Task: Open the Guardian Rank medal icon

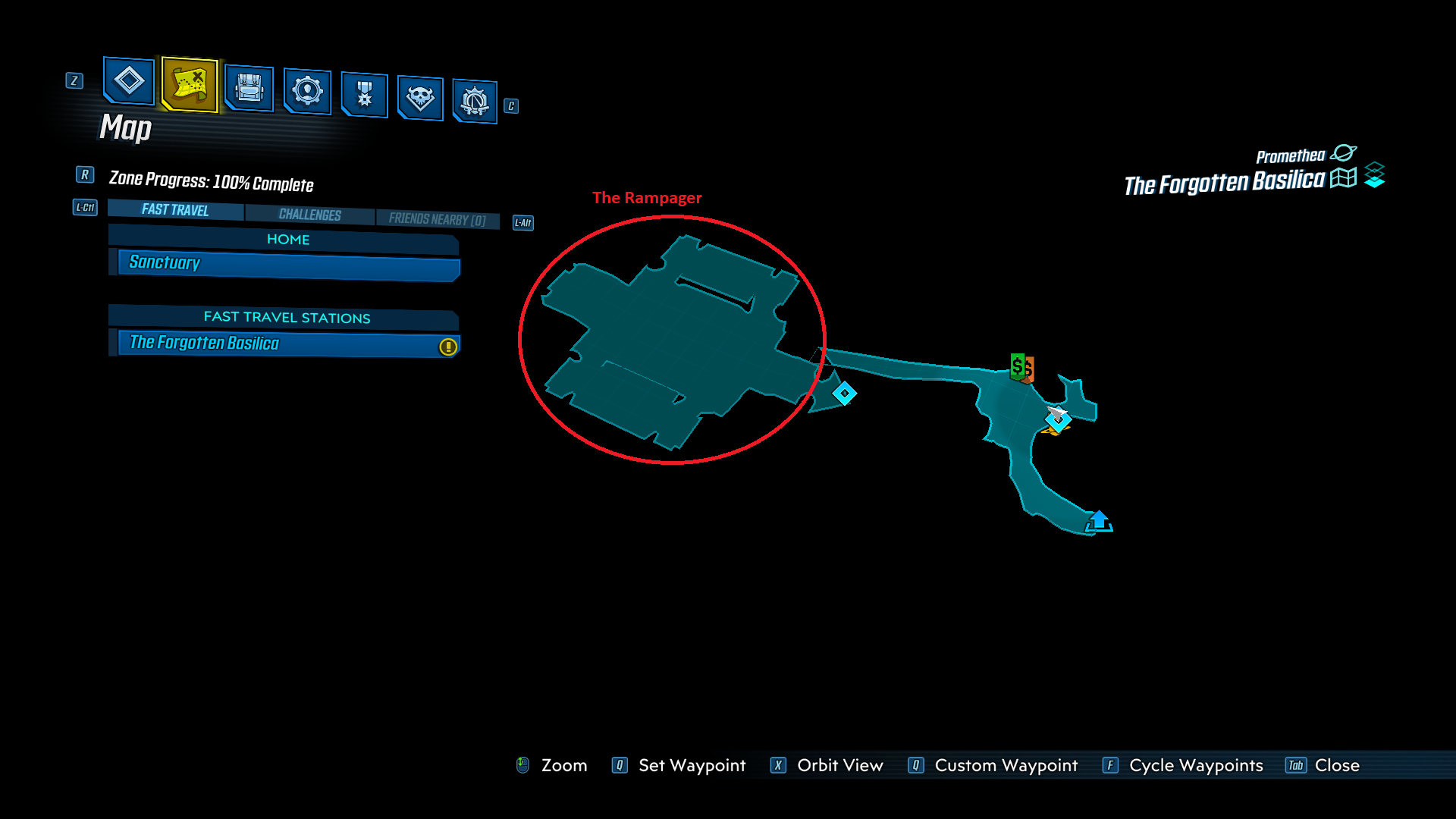Action: (364, 96)
